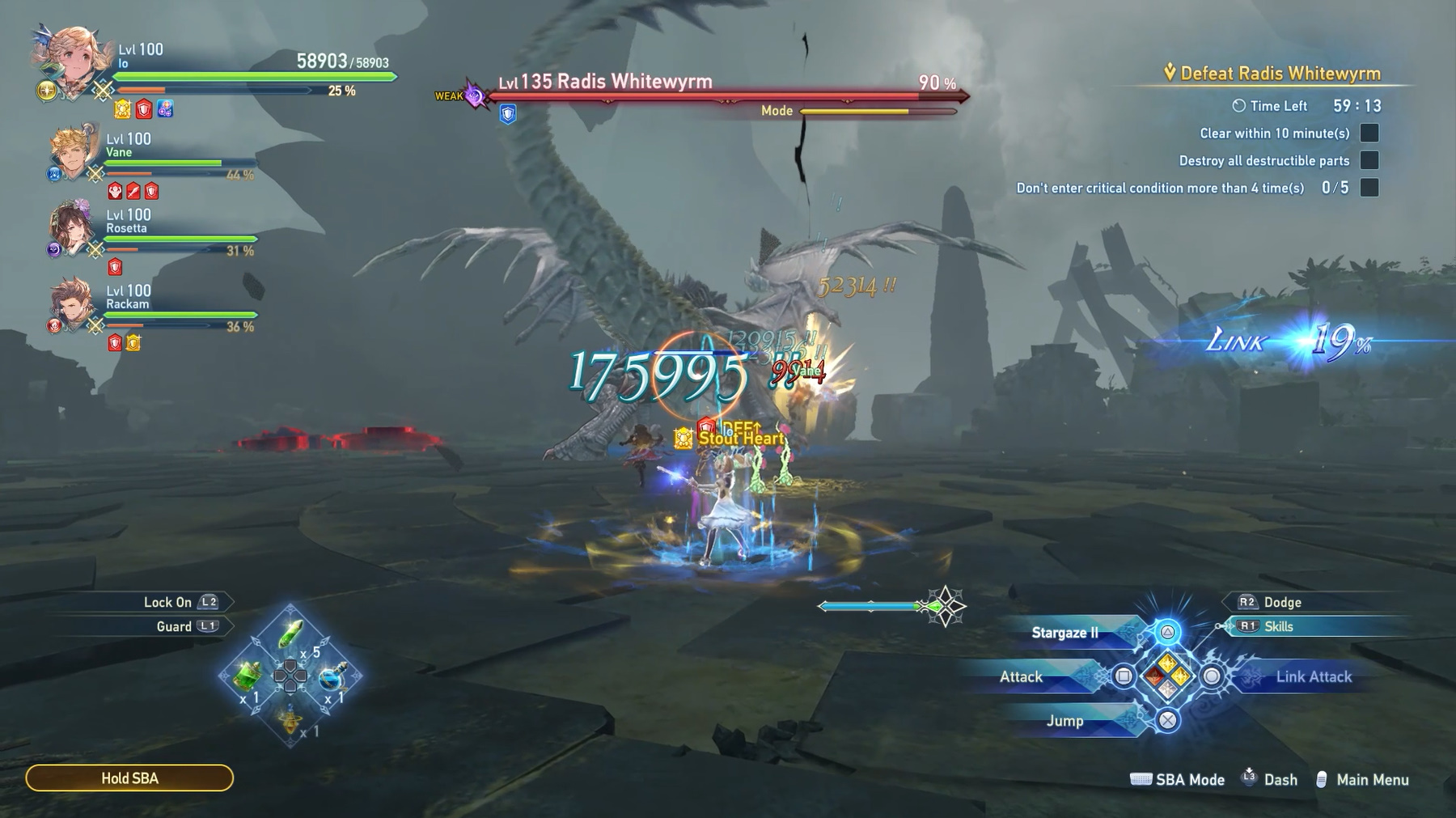The image size is (1456, 818).
Task: Select the Jump action
Action: [1064, 721]
